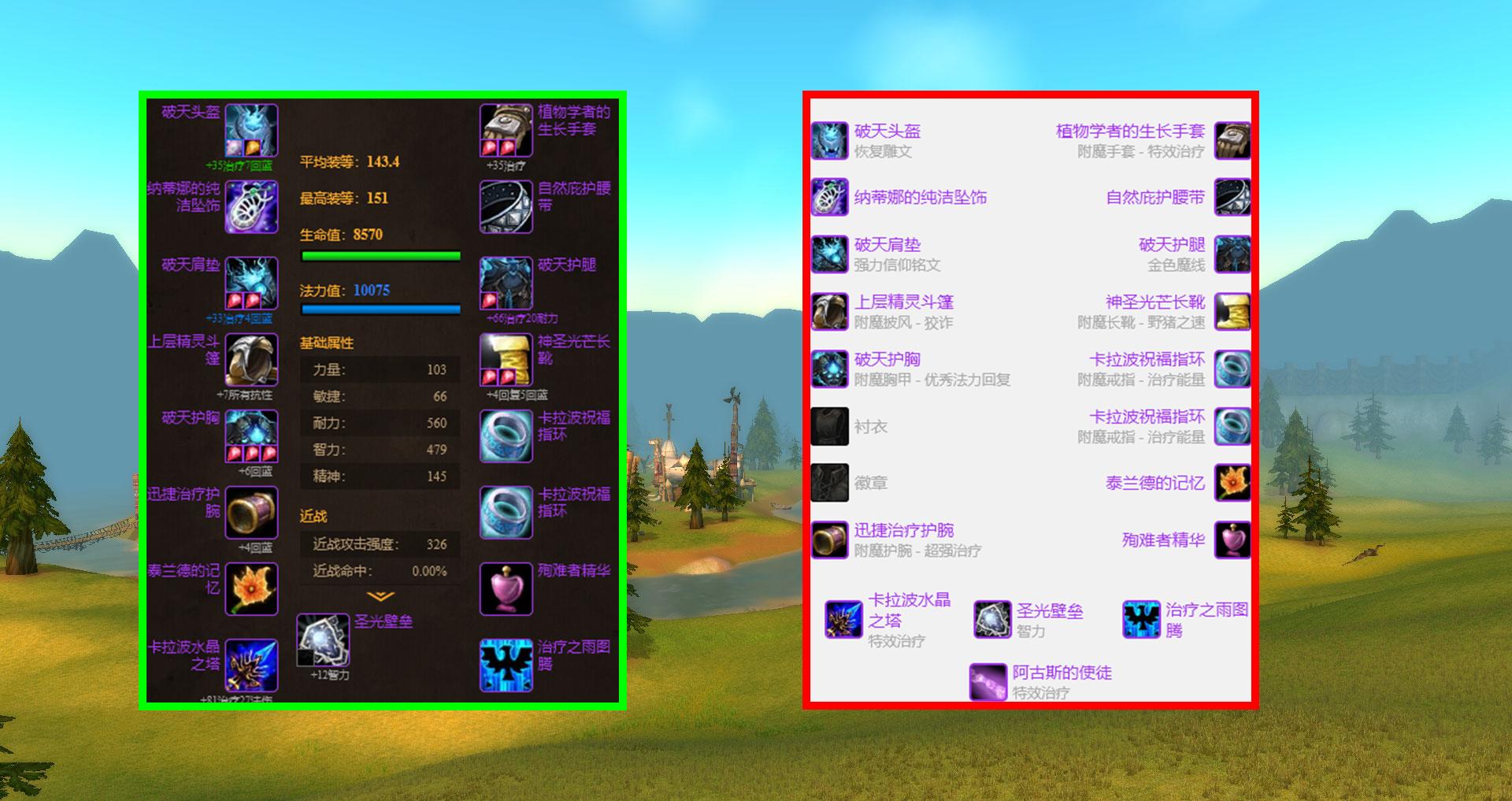Open the 卡拉波水晶之塔 crystal trinket icon
Image resolution: width=1512 pixels, height=801 pixels.
(252, 666)
